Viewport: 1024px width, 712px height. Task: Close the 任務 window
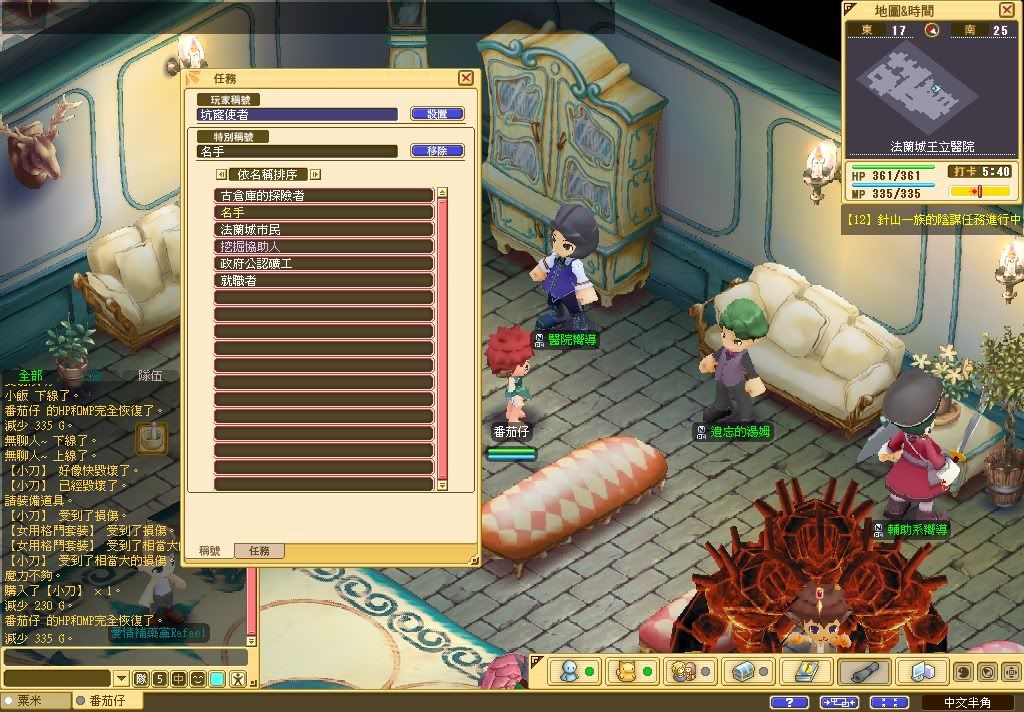pyautogui.click(x=465, y=78)
